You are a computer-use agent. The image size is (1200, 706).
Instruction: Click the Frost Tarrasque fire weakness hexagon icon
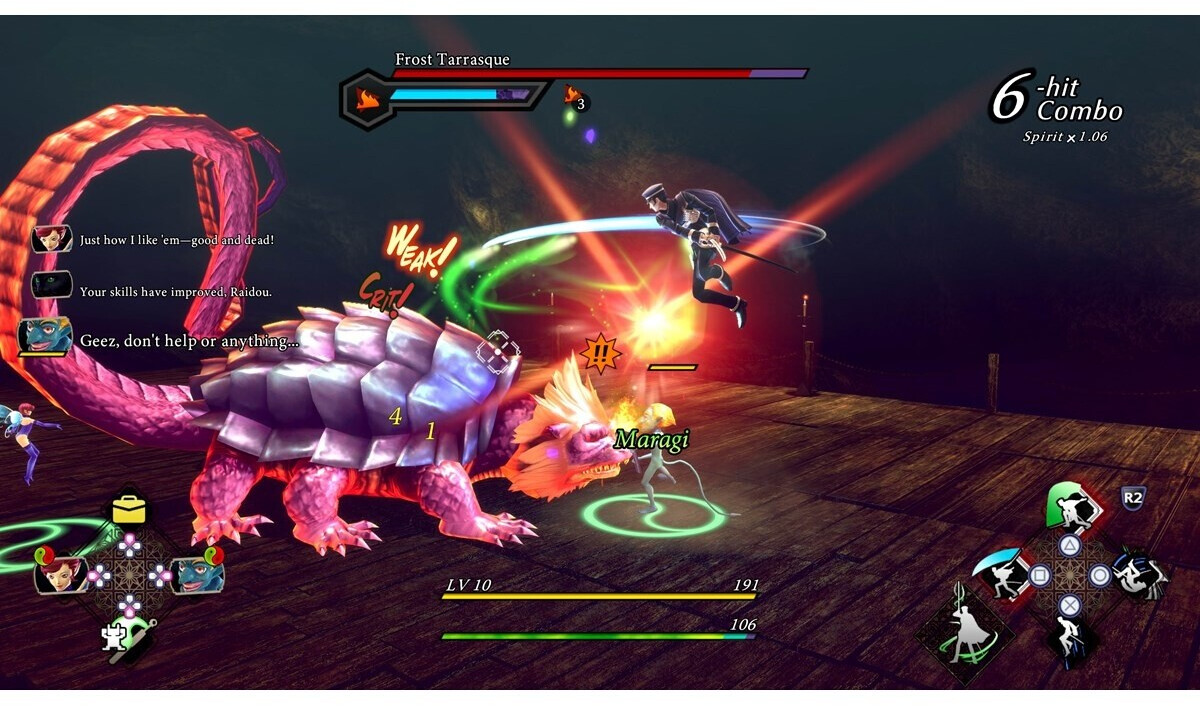coord(367,98)
